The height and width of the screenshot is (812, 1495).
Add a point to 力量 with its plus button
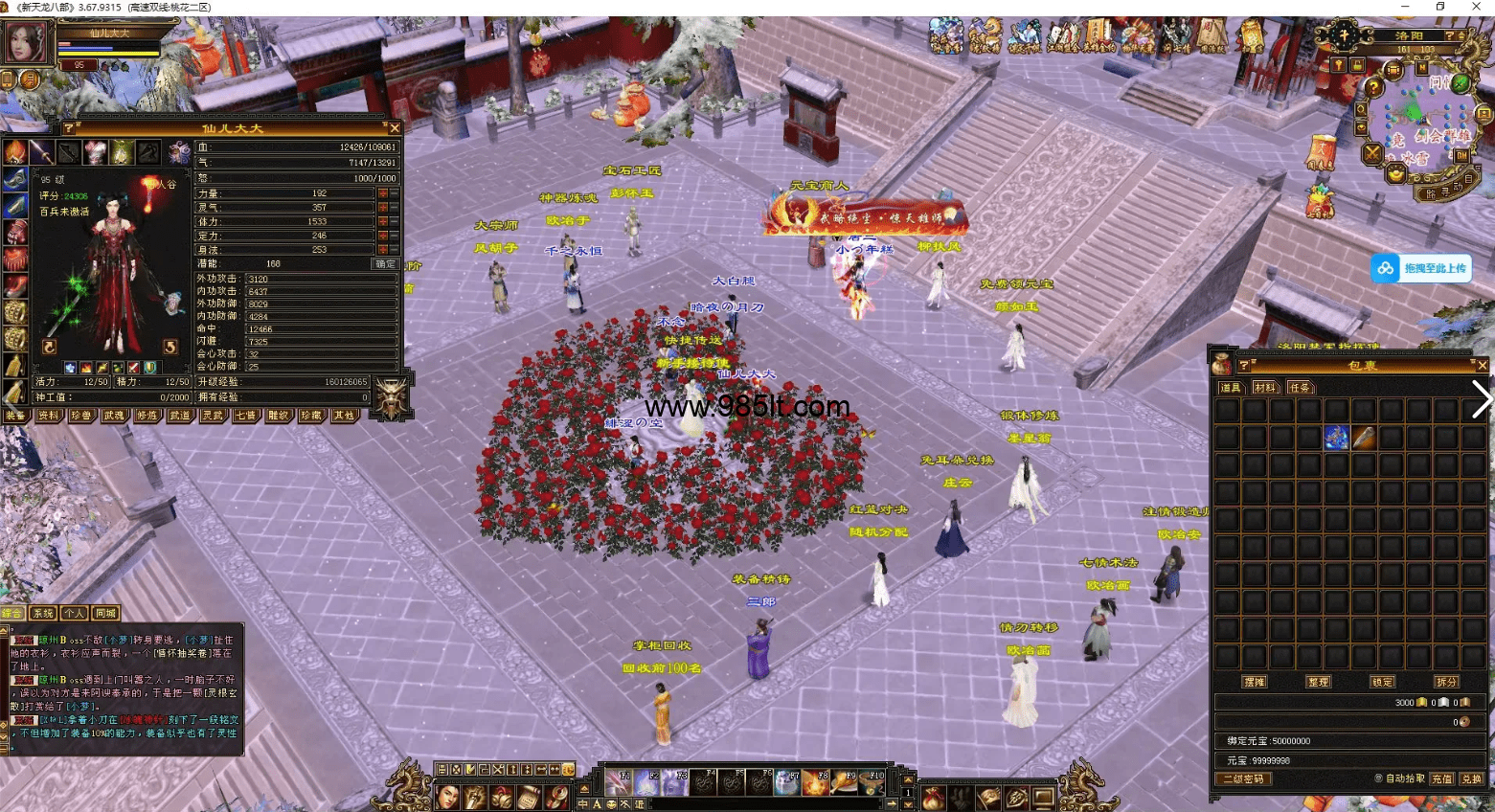[x=383, y=193]
